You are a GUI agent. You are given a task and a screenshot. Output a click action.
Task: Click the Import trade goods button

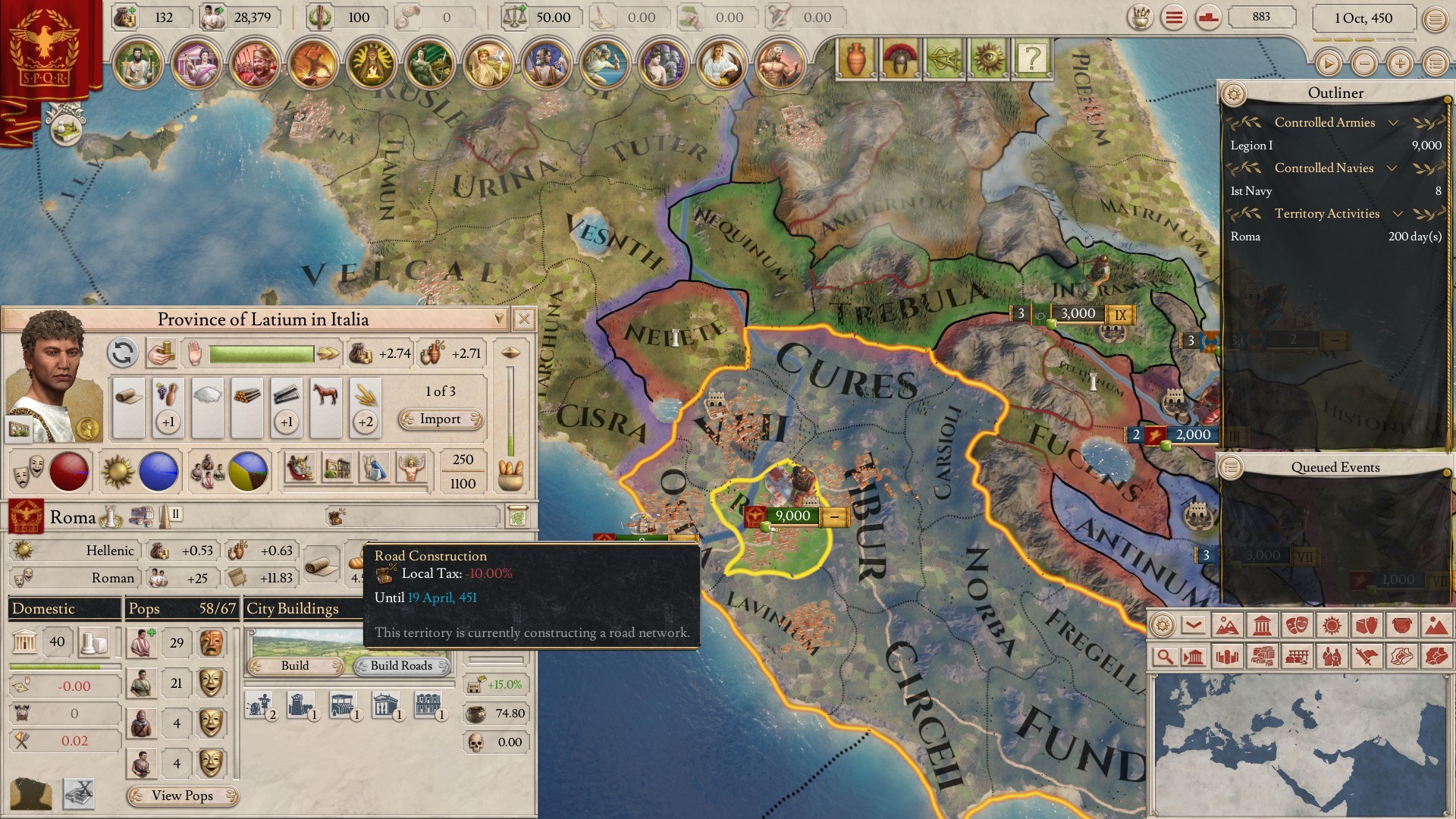(441, 419)
